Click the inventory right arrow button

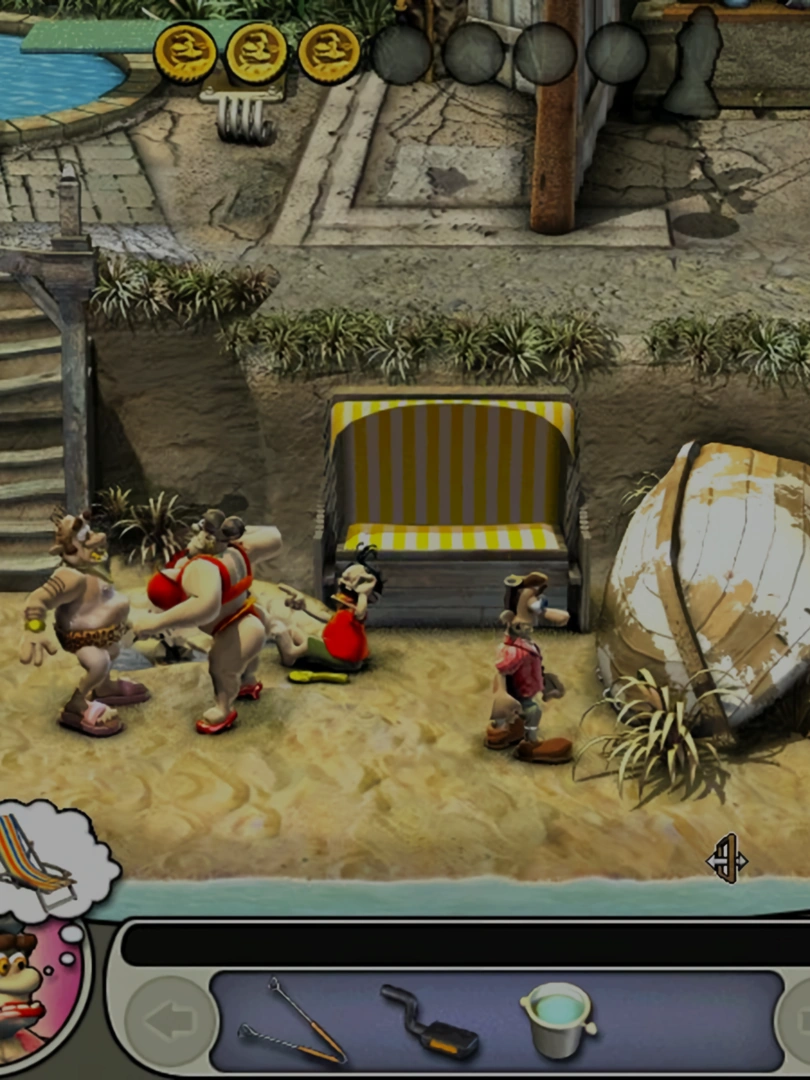tap(799, 1021)
